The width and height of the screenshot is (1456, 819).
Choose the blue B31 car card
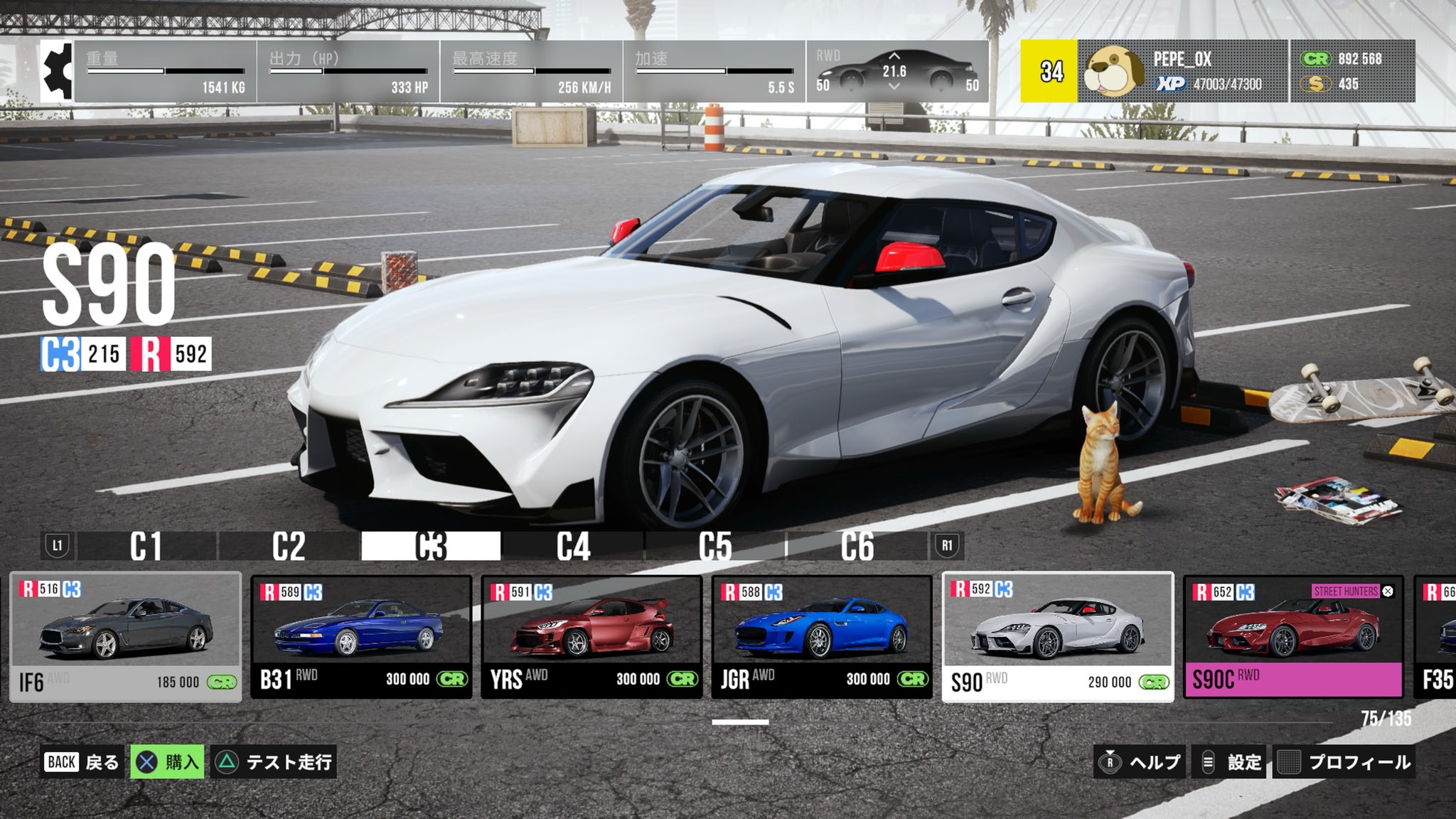361,637
